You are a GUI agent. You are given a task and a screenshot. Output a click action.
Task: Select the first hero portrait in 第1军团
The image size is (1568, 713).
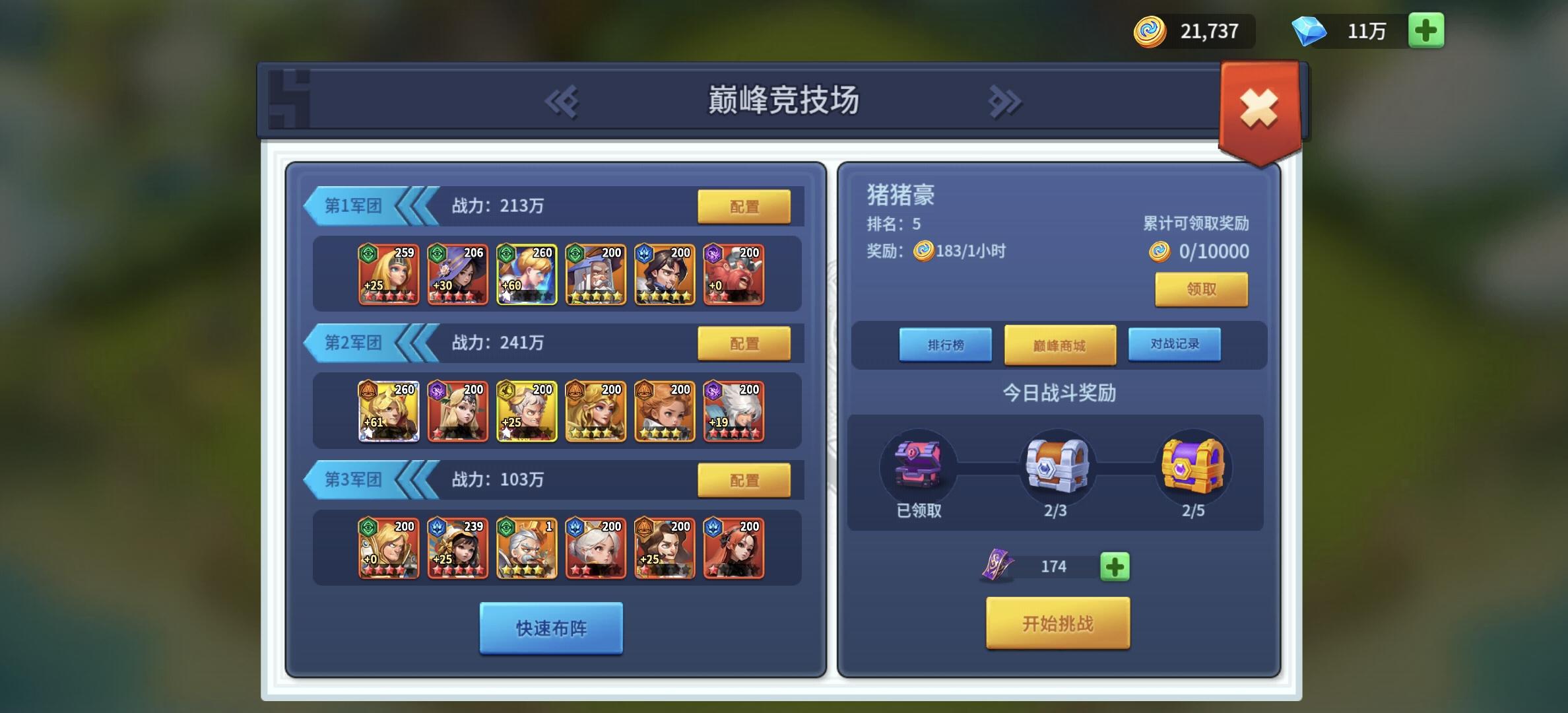(x=388, y=274)
